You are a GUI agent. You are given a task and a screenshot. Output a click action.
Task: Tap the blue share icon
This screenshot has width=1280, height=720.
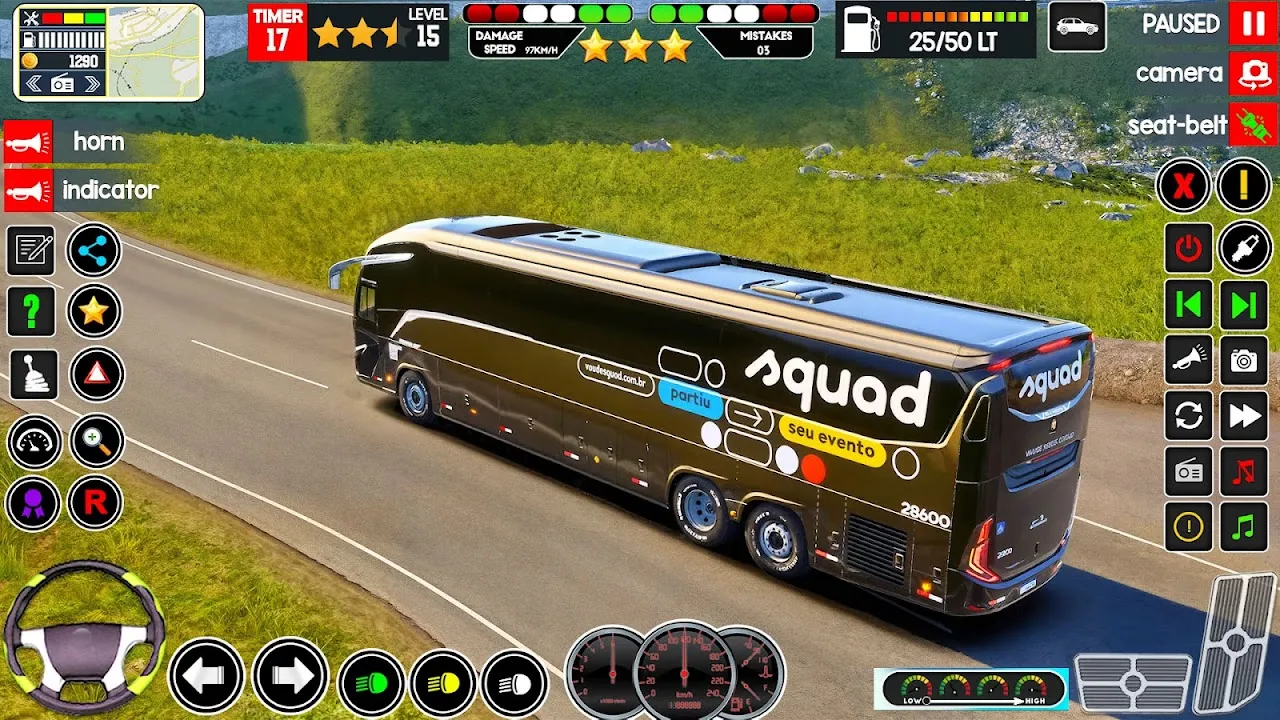(94, 251)
